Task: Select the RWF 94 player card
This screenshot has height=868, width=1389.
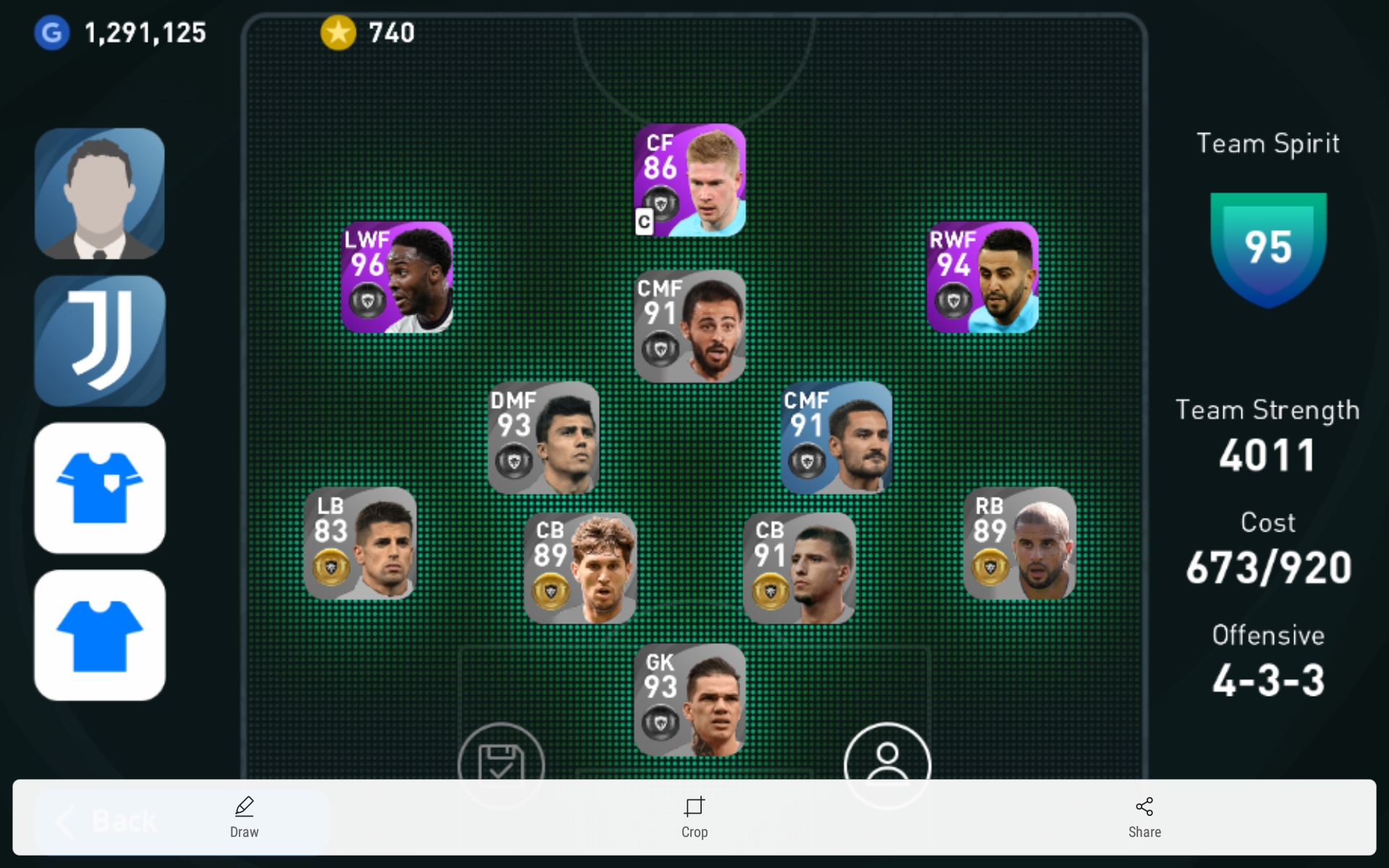Action: click(982, 278)
